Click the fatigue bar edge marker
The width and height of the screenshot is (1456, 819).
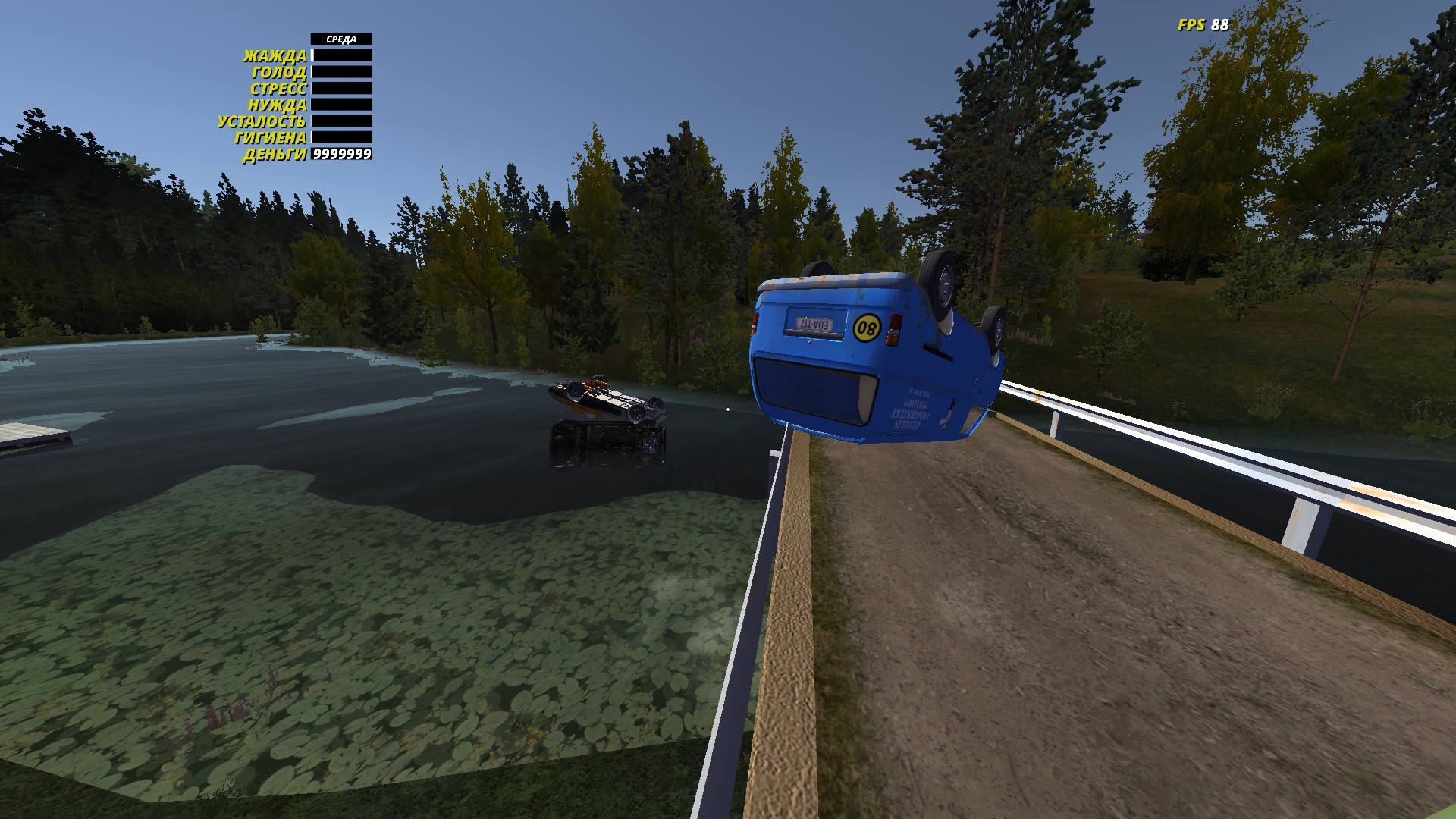[311, 121]
